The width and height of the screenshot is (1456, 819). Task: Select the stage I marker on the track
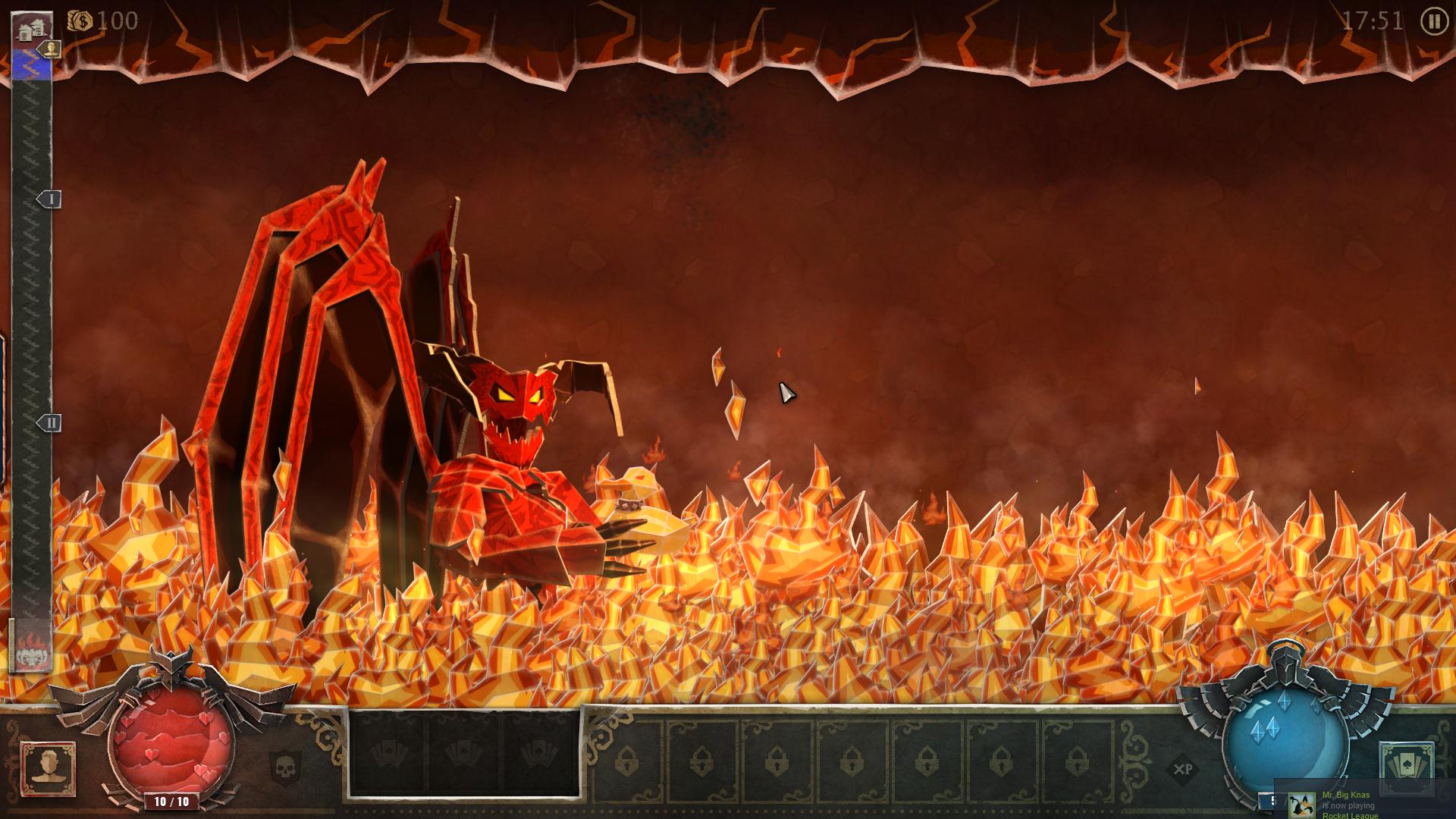pyautogui.click(x=50, y=199)
